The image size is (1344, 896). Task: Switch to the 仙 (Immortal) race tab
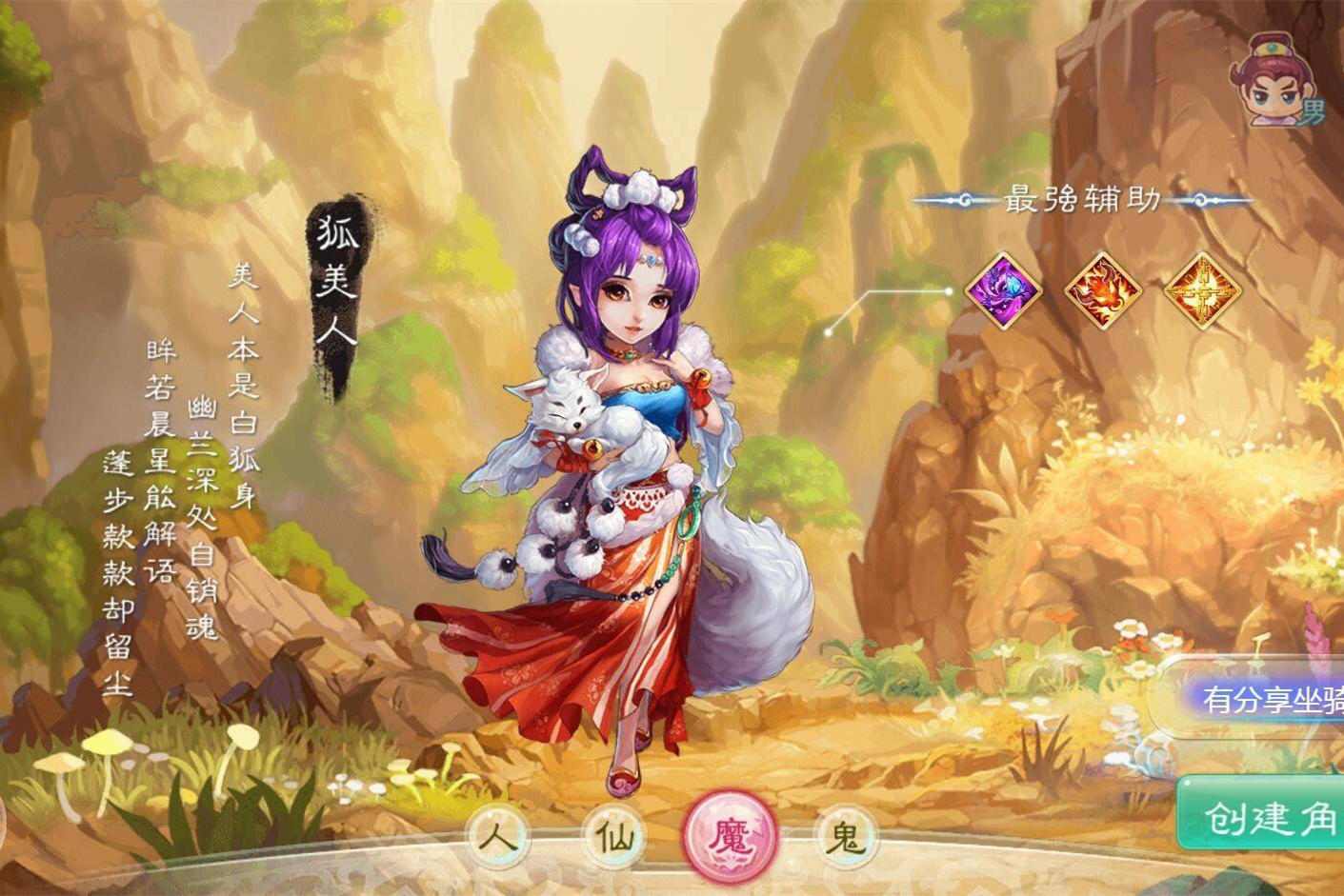[612, 838]
